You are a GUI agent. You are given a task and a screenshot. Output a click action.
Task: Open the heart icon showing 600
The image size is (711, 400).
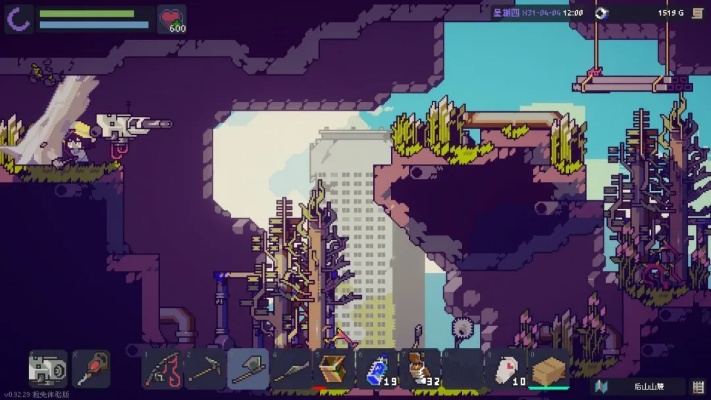pos(172,18)
